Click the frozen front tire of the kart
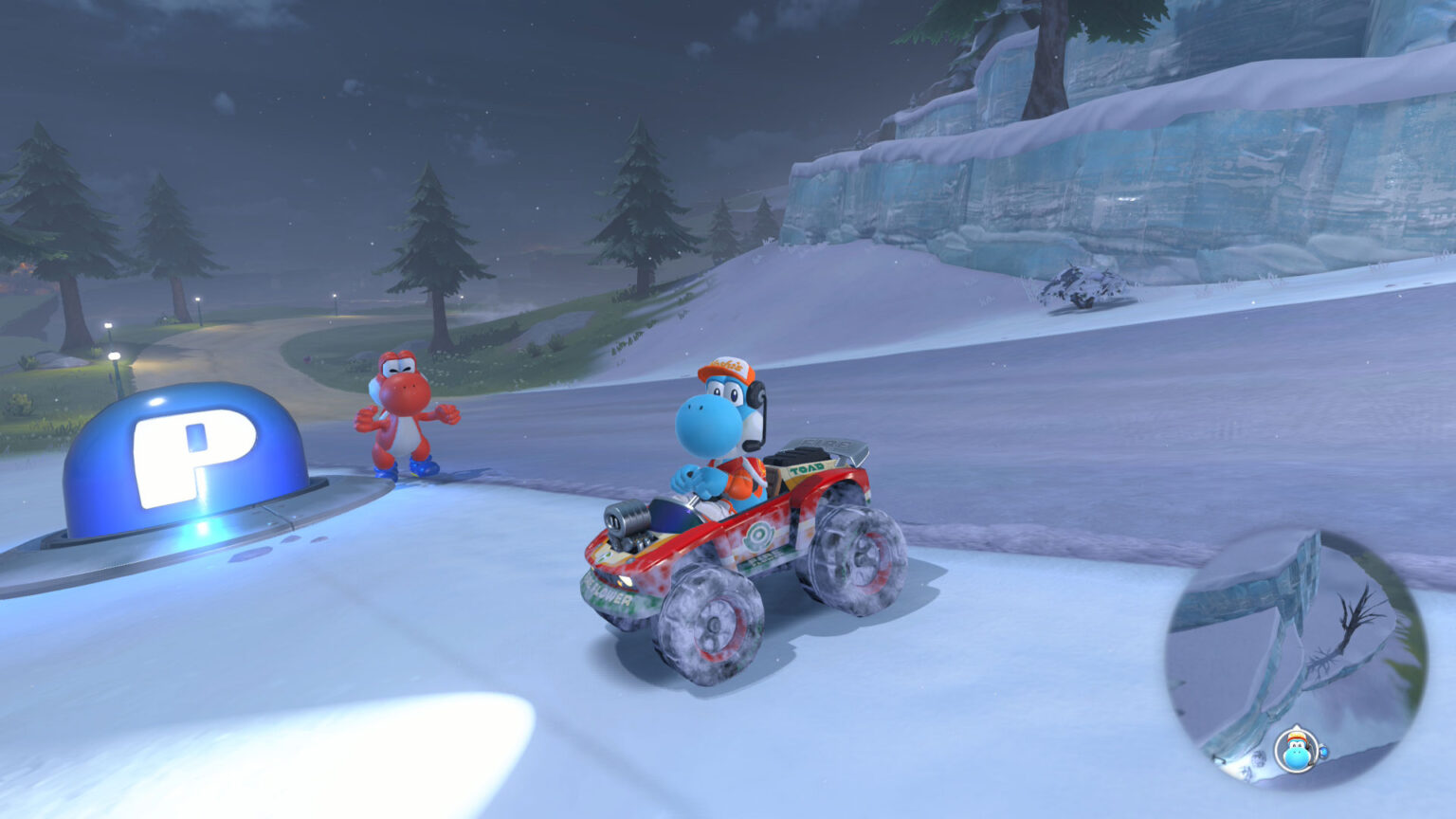This screenshot has width=1456, height=819. pyautogui.click(x=714, y=625)
